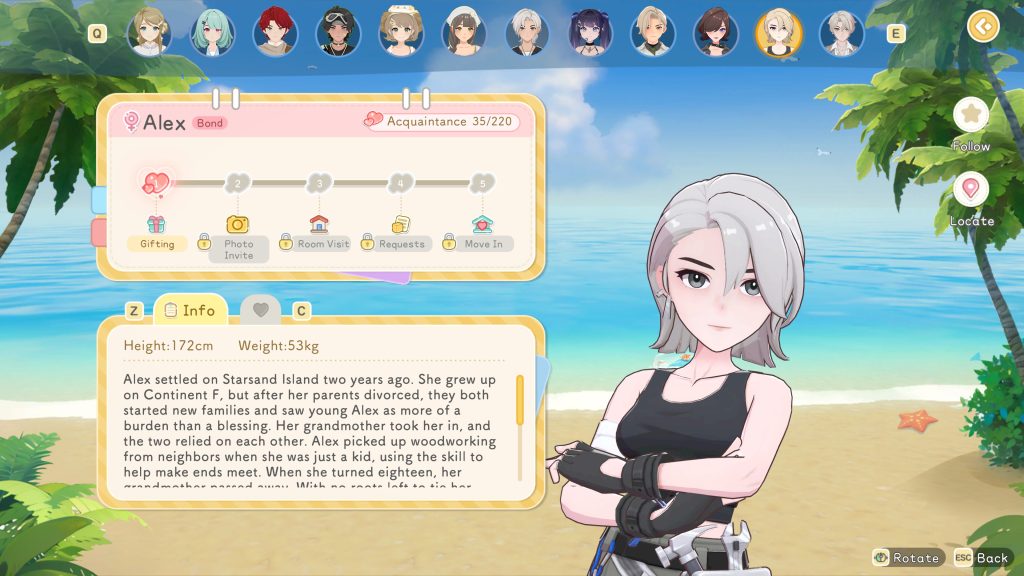Locate Alex with the pin button
Image resolution: width=1024 pixels, height=576 pixels.
[970, 190]
